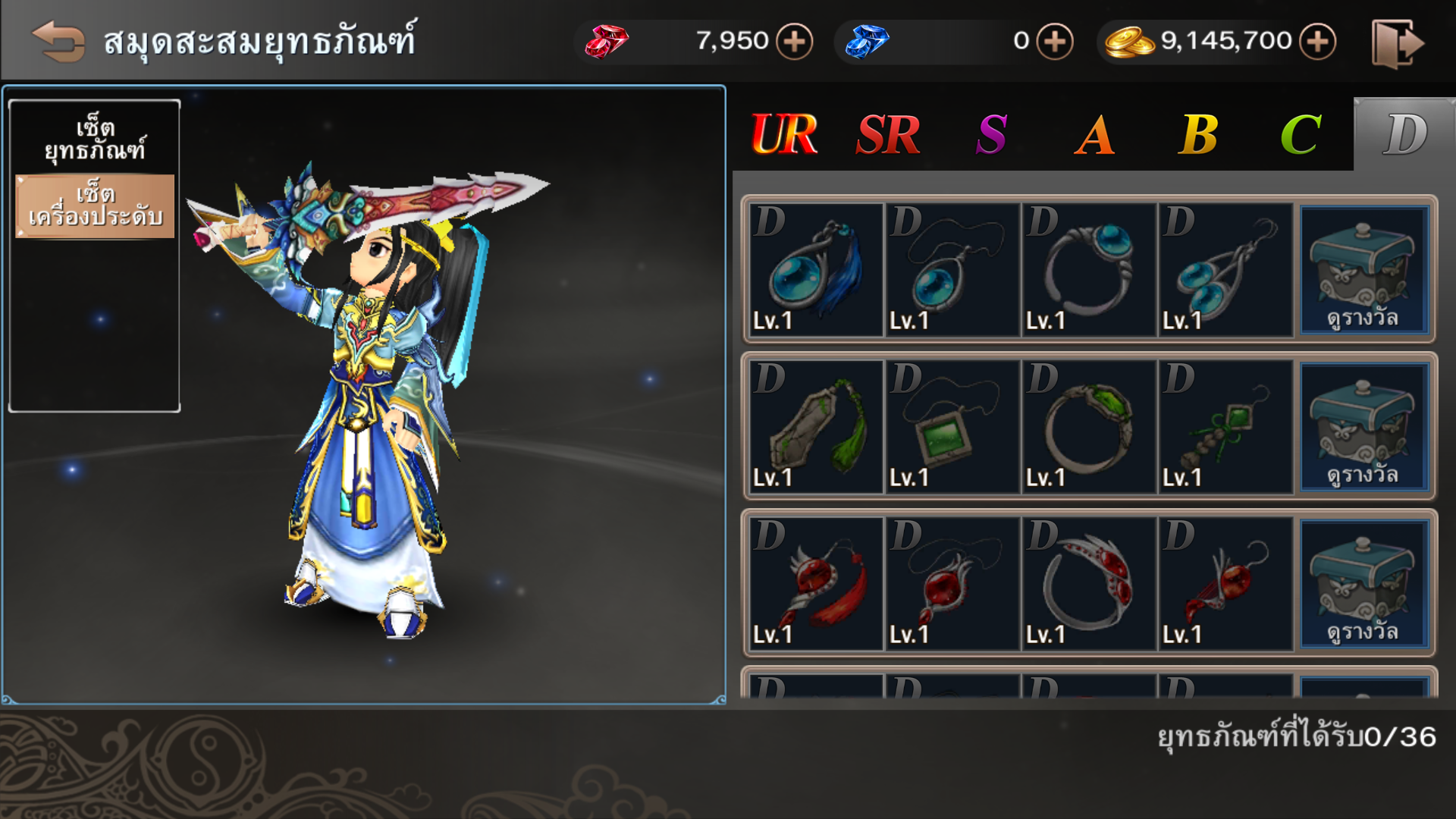Image resolution: width=1456 pixels, height=819 pixels.
Task: View reward chest for blue accessory set
Action: 1364,270
